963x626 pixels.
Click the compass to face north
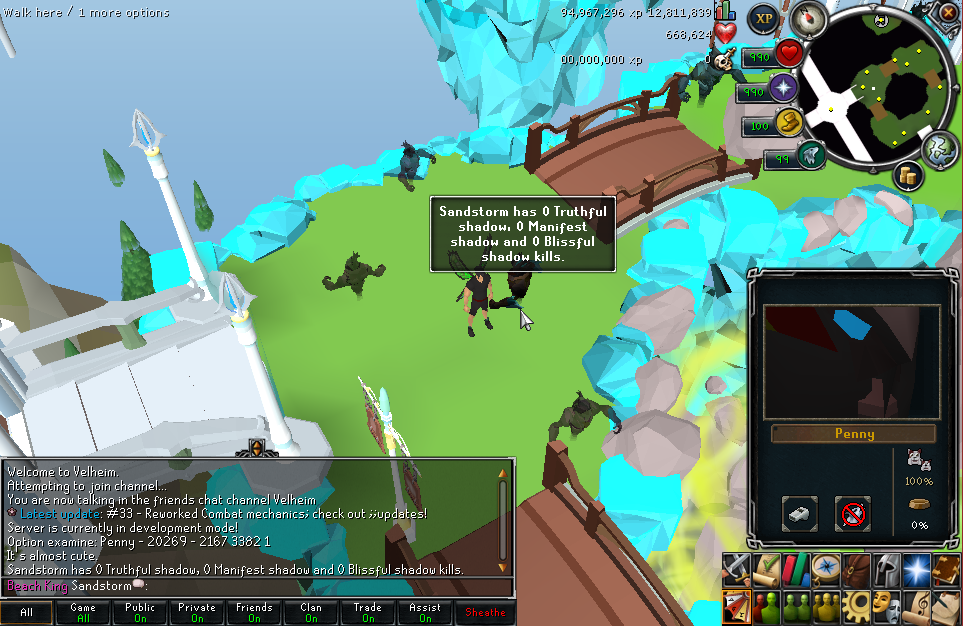[806, 19]
